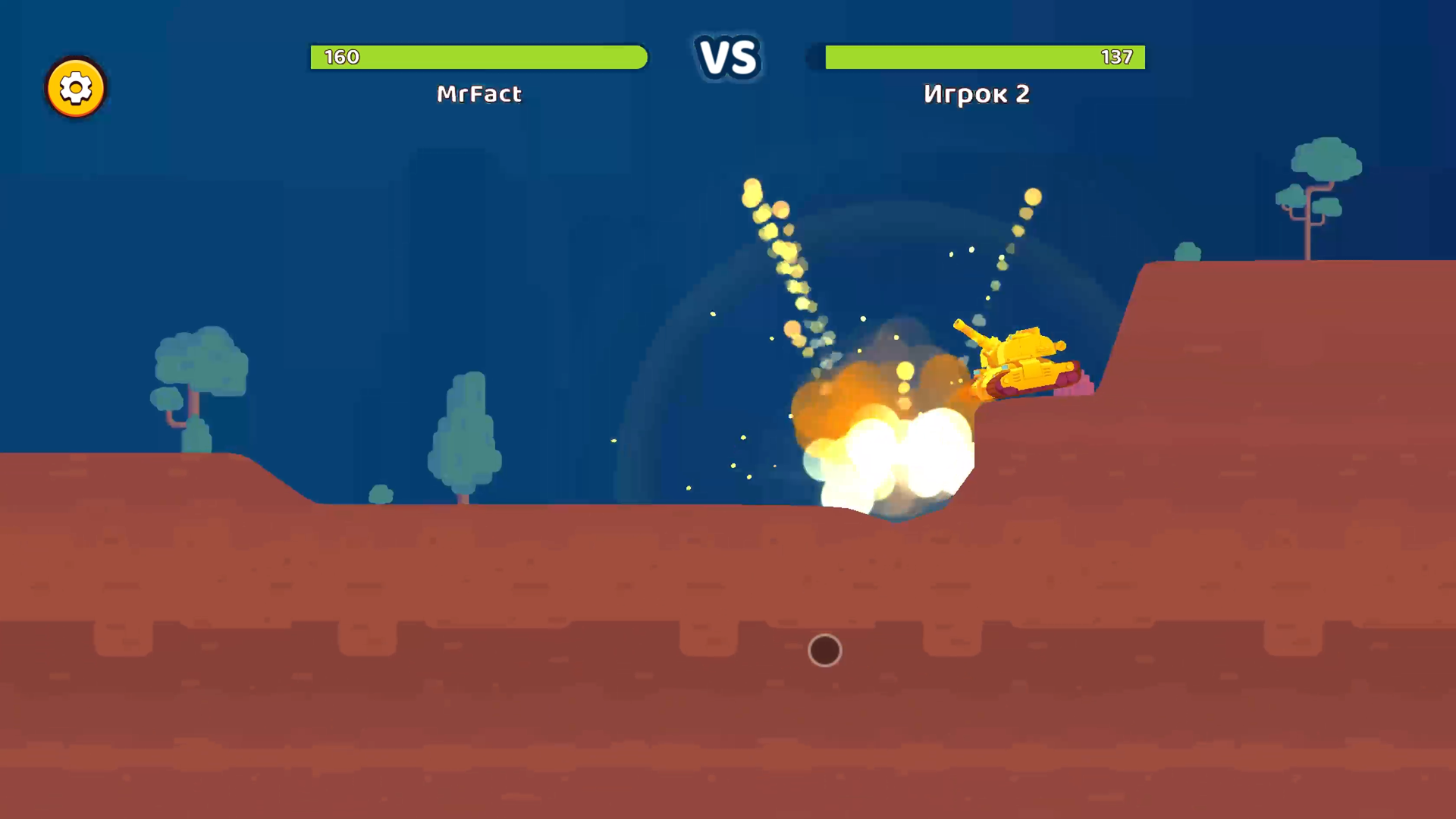
Task: Open the settings gear menu
Action: 75,87
